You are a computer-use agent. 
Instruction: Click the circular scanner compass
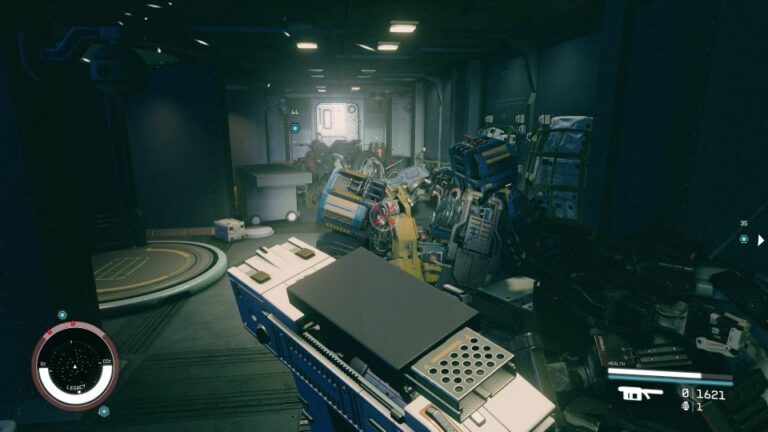click(75, 365)
